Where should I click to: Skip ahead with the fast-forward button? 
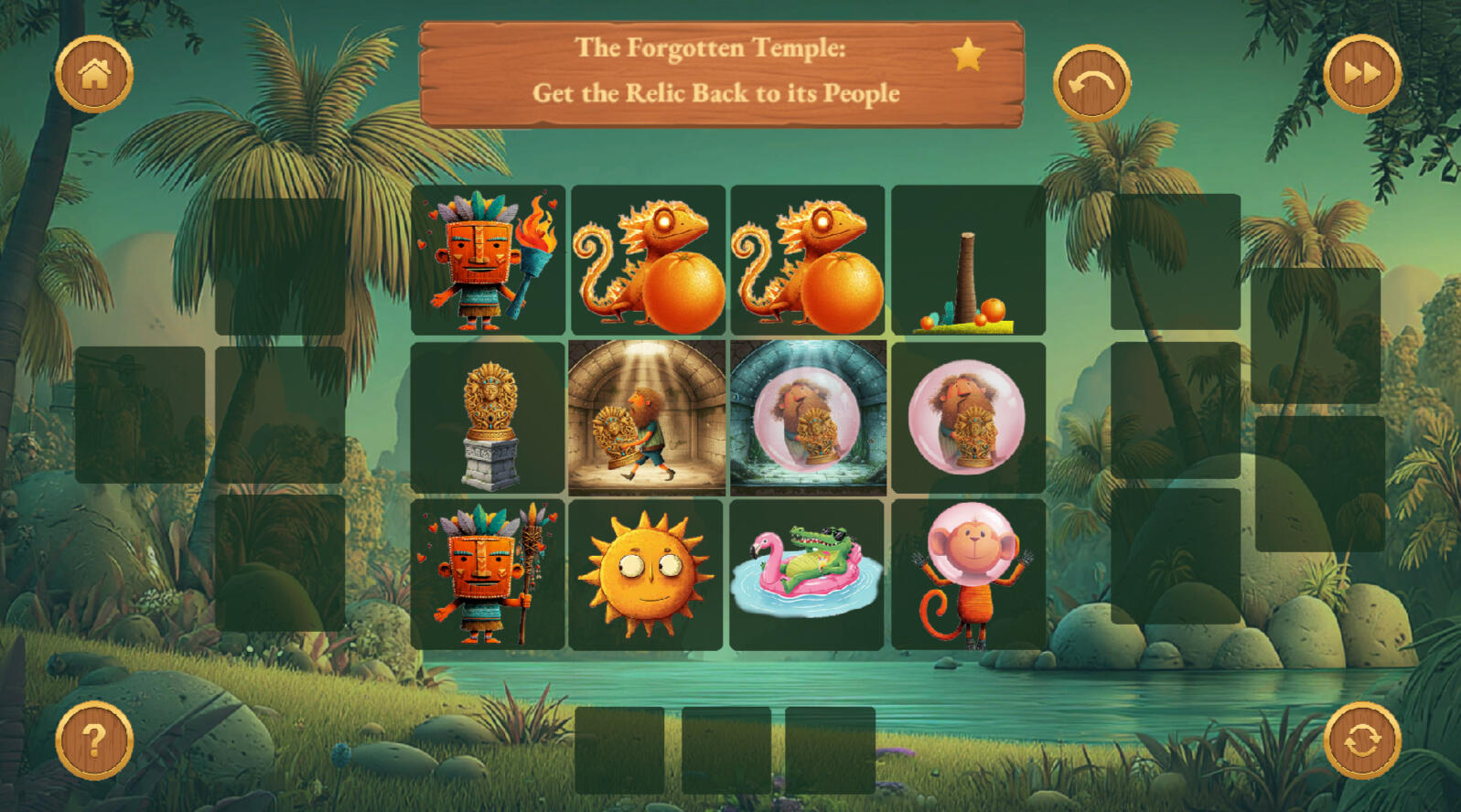point(1361,74)
